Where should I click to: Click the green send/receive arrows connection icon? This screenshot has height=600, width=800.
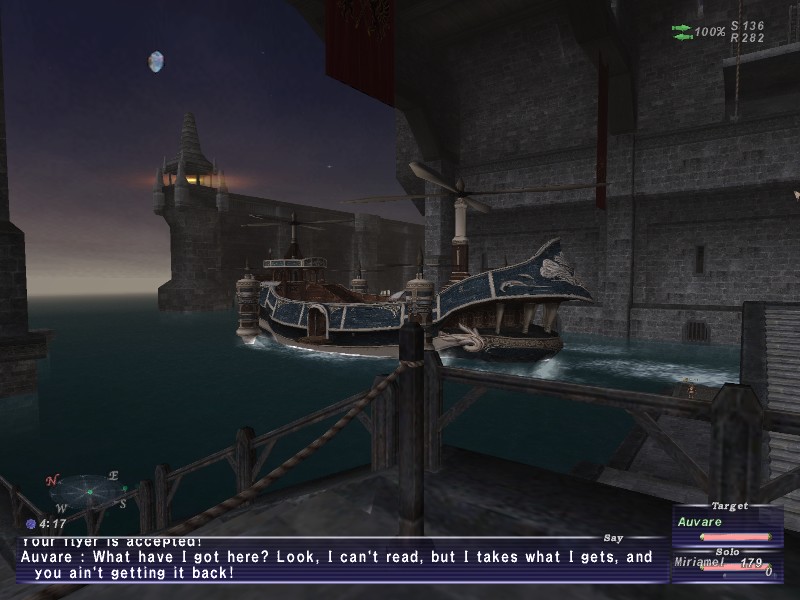682,31
